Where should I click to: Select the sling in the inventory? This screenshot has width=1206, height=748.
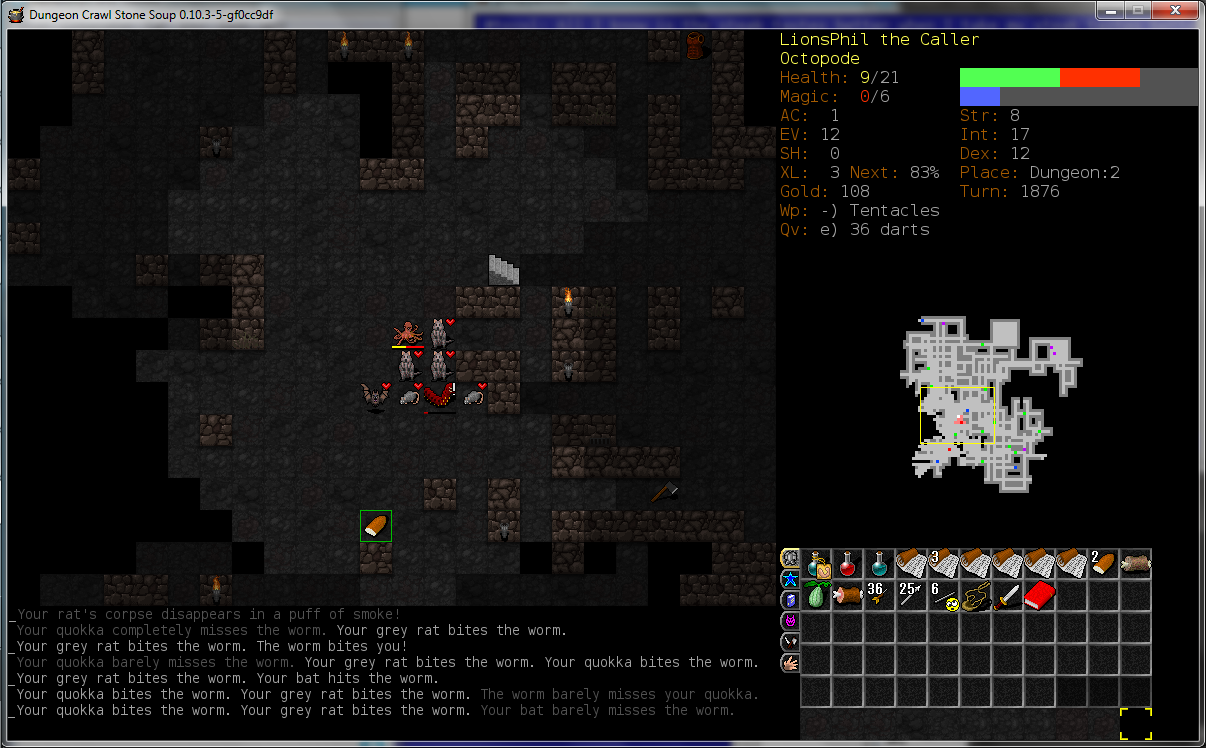(x=976, y=596)
